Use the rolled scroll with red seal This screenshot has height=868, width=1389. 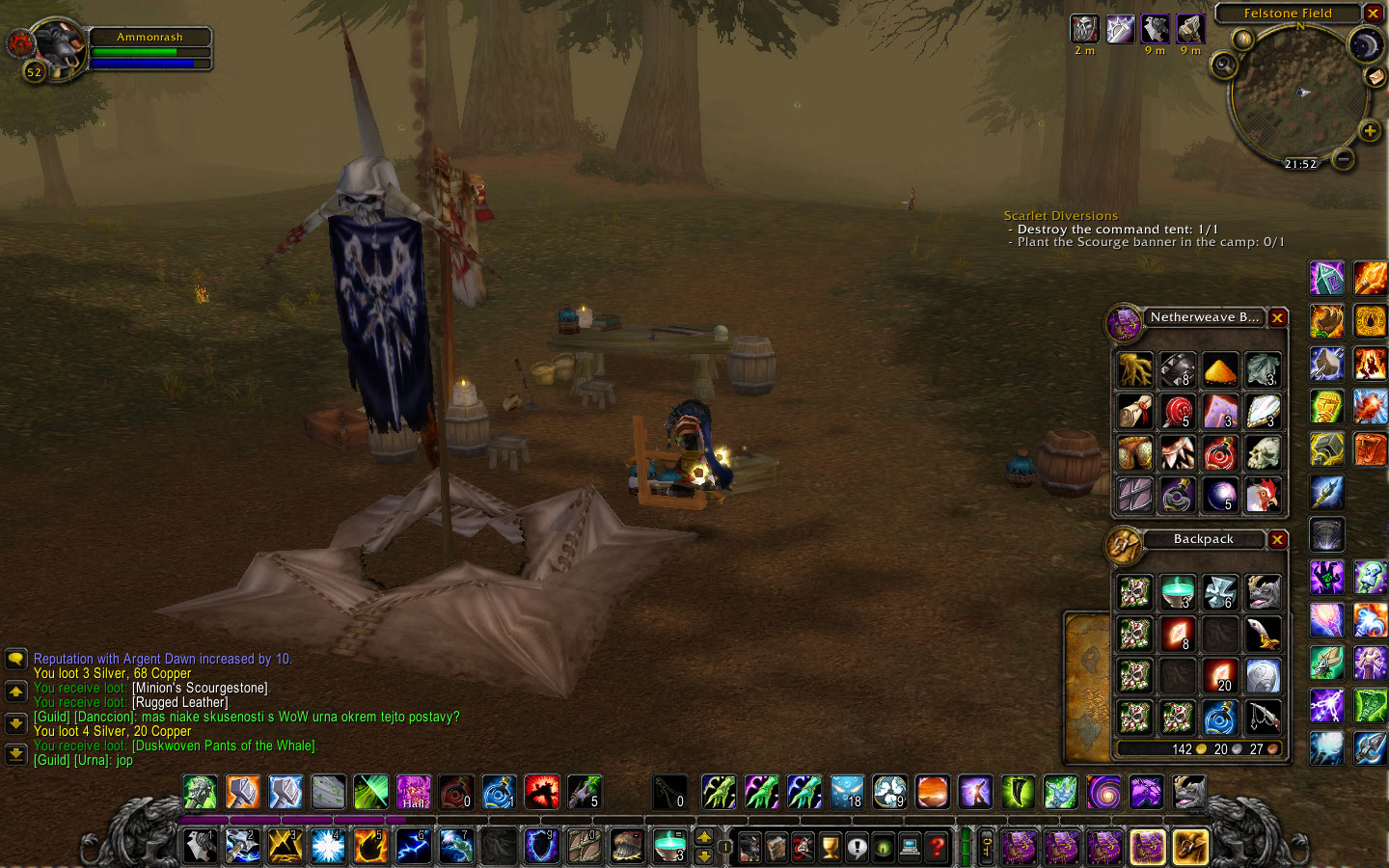pyautogui.click(x=1135, y=411)
